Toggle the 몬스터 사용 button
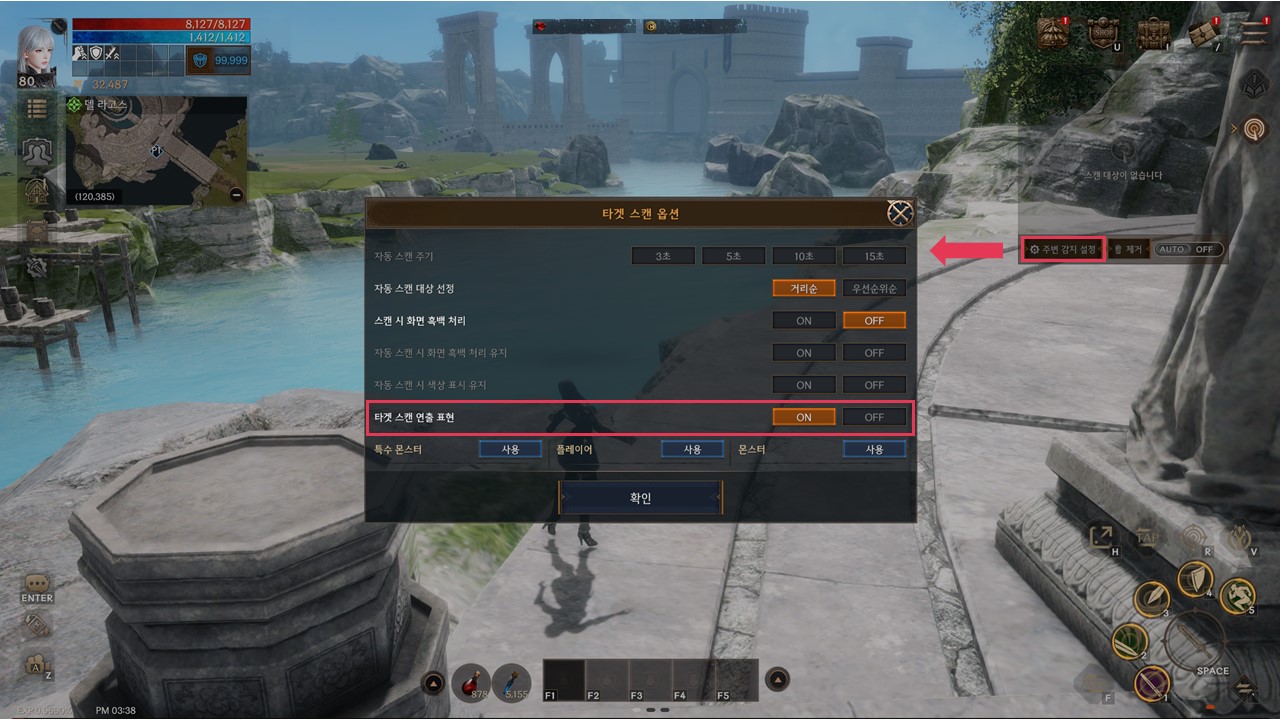Image resolution: width=1280 pixels, height=720 pixels. [x=874, y=450]
